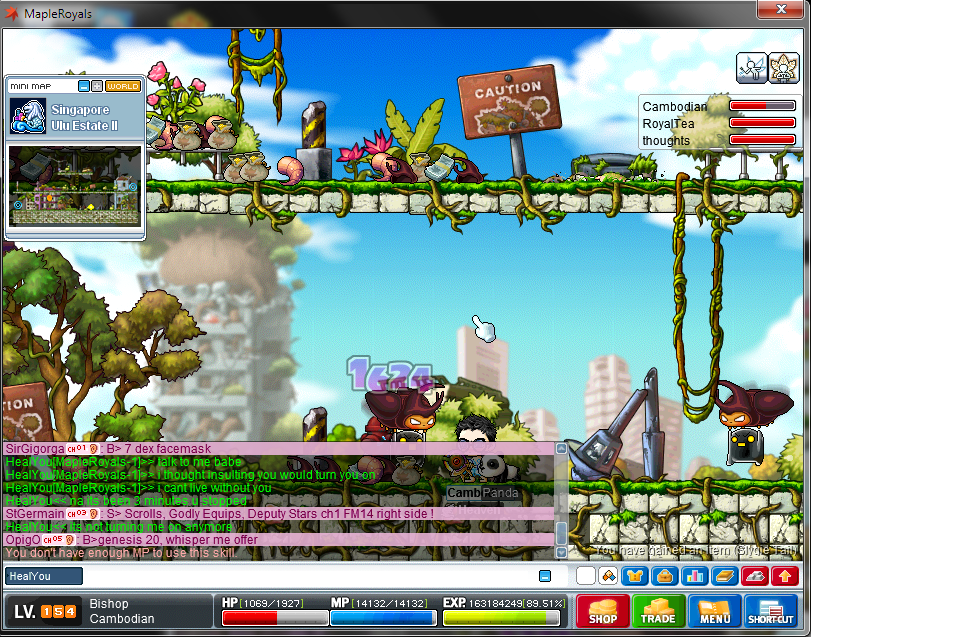The width and height of the screenshot is (960, 637).
Task: Open the blue MENU button
Action: 714,610
